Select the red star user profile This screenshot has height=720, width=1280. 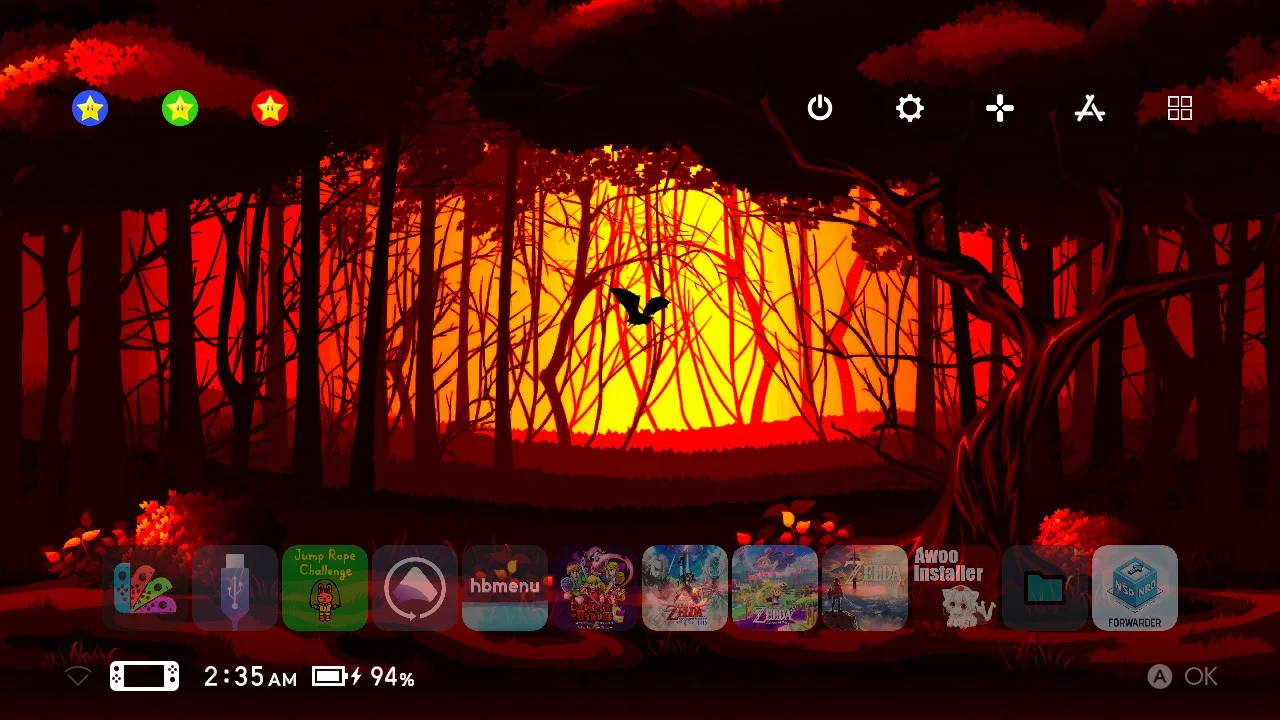pos(269,108)
